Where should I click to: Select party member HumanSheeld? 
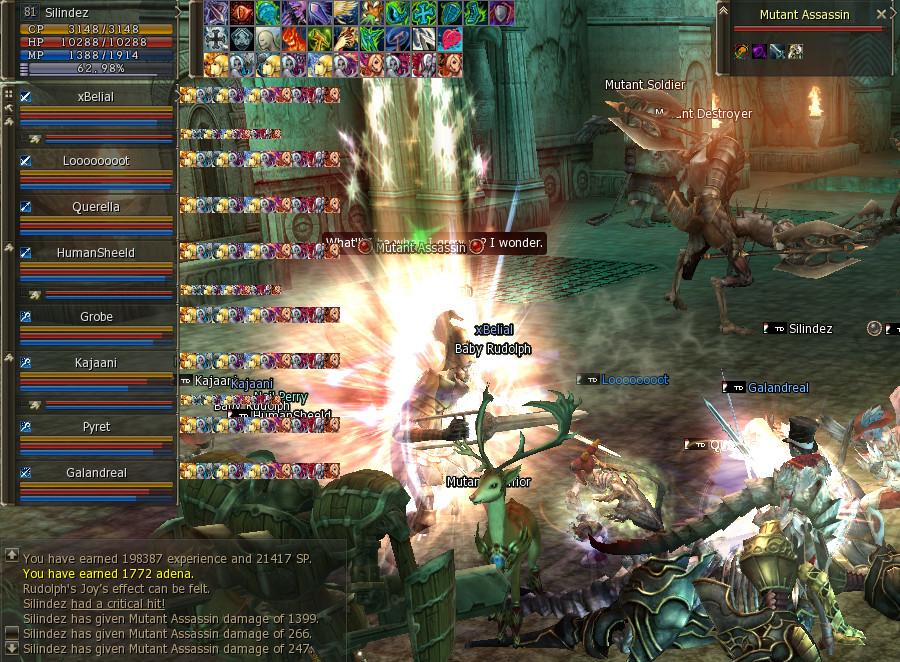96,253
